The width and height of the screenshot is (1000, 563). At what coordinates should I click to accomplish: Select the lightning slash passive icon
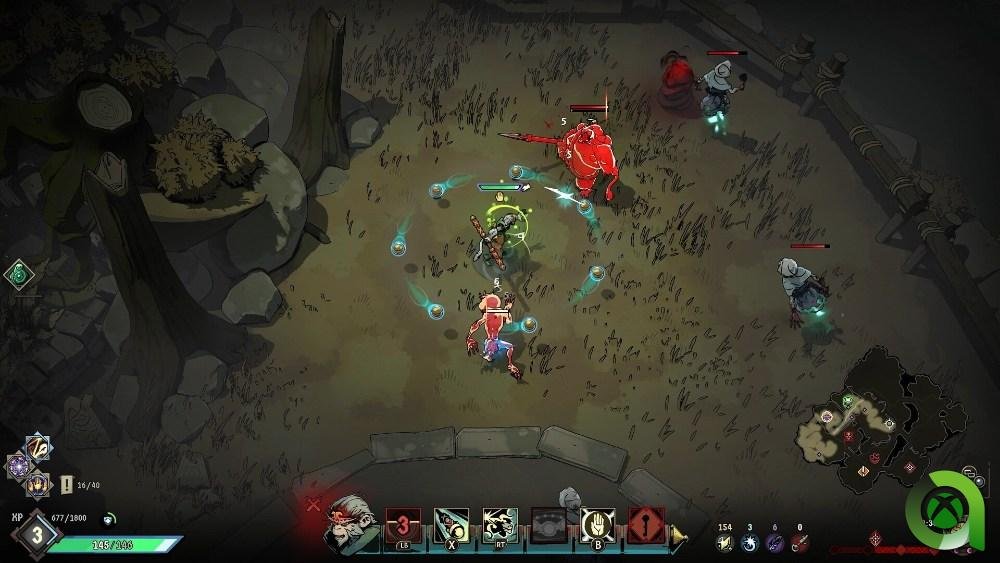pyautogui.click(x=38, y=449)
